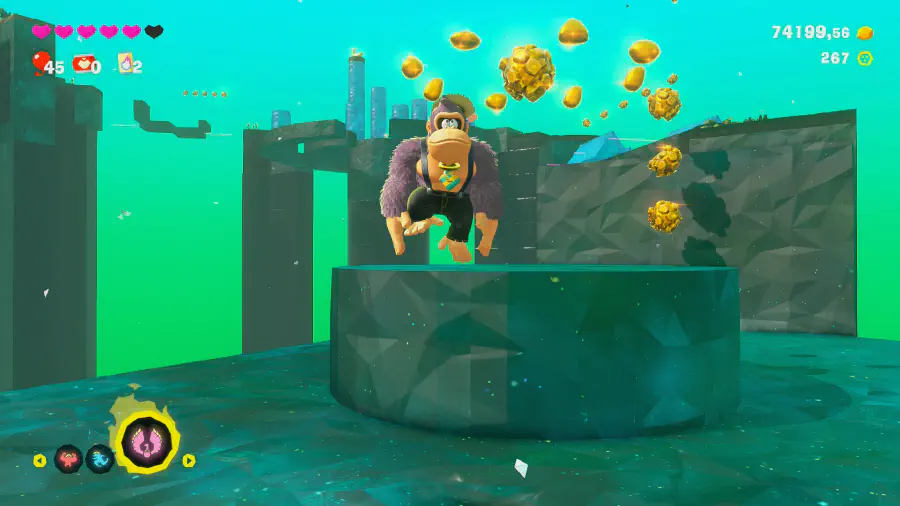Select the red juice can item icon

coord(82,64)
